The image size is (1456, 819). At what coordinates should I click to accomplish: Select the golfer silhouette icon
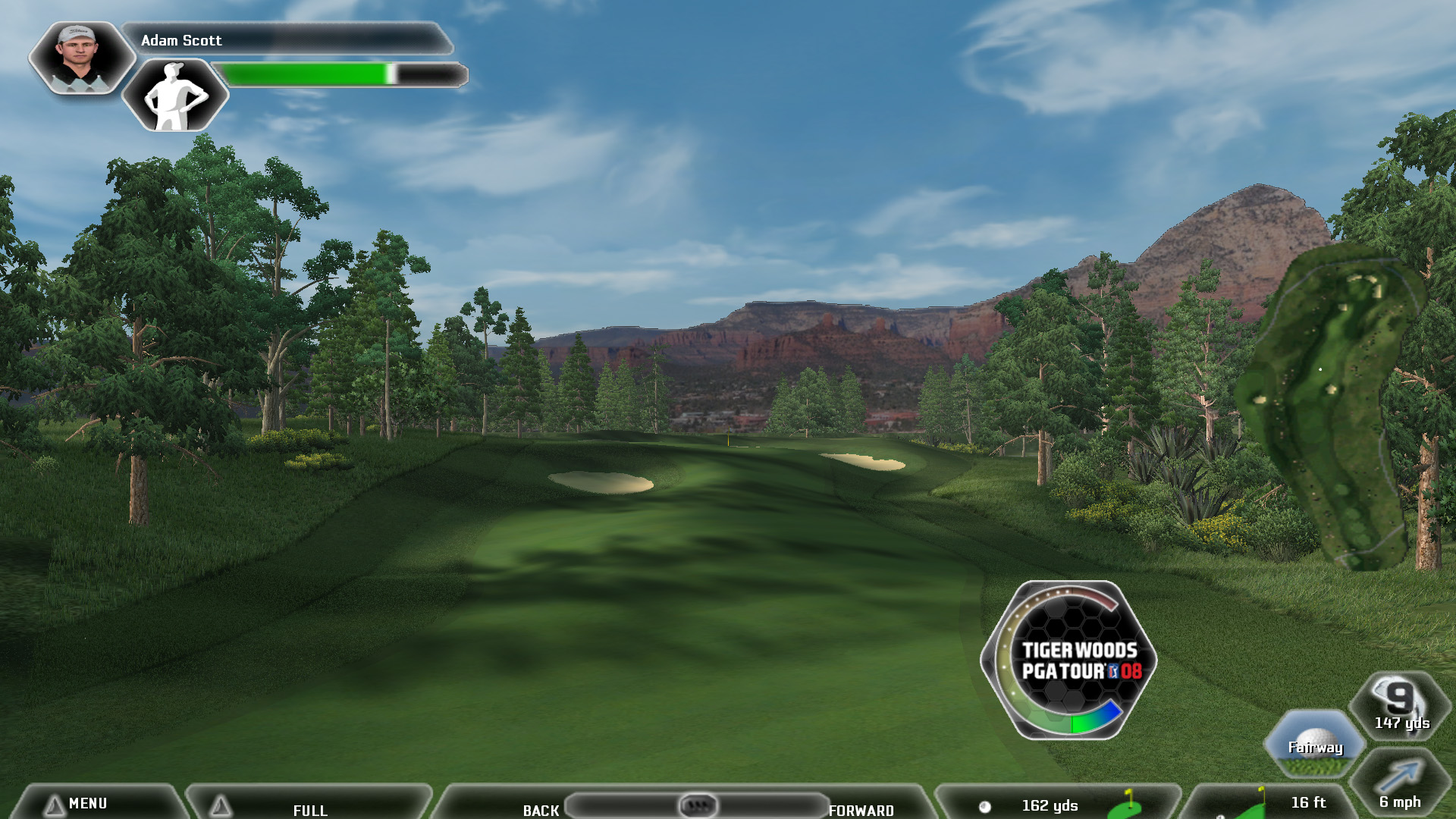(x=175, y=96)
